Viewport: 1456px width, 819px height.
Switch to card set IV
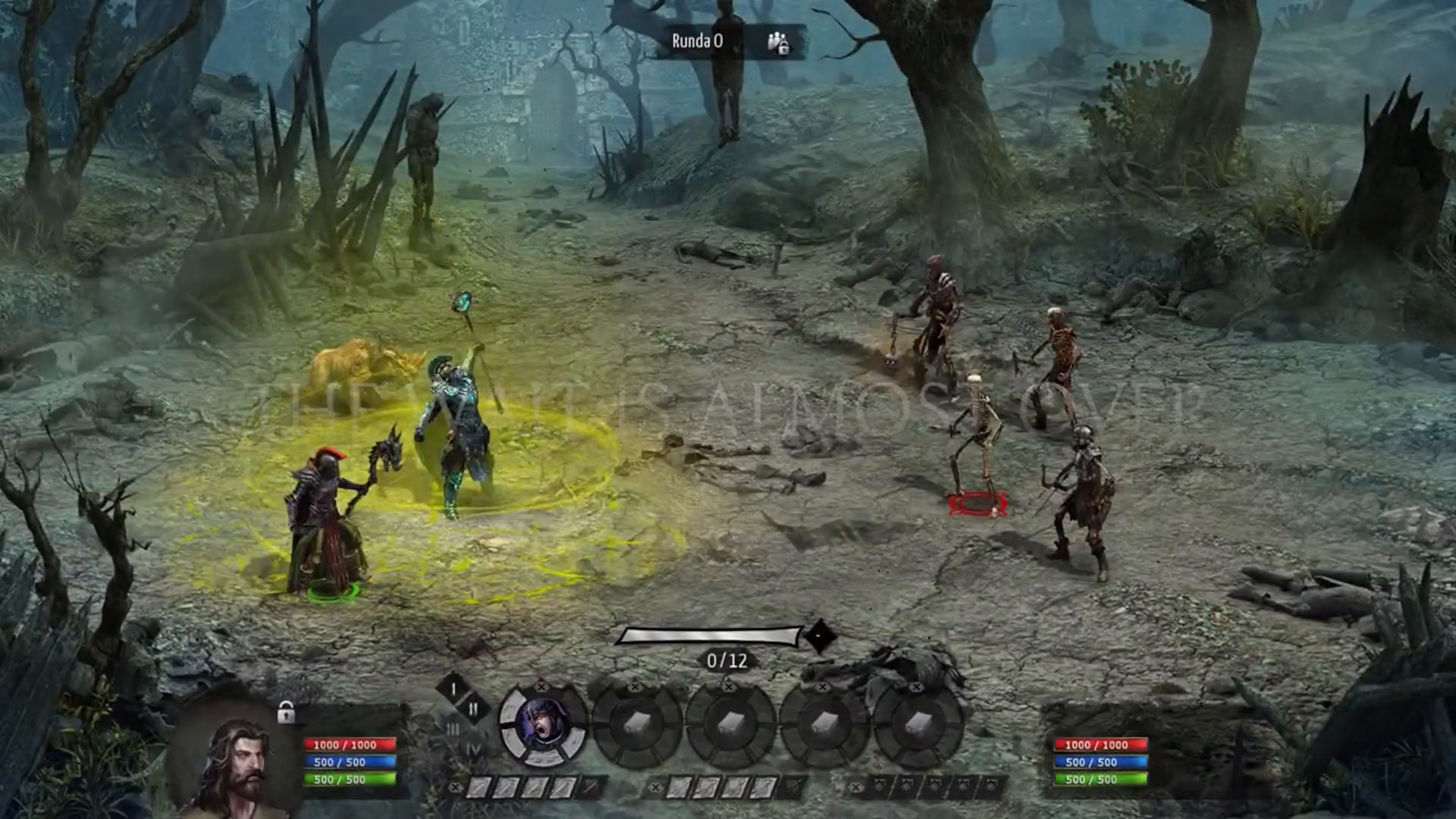473,750
